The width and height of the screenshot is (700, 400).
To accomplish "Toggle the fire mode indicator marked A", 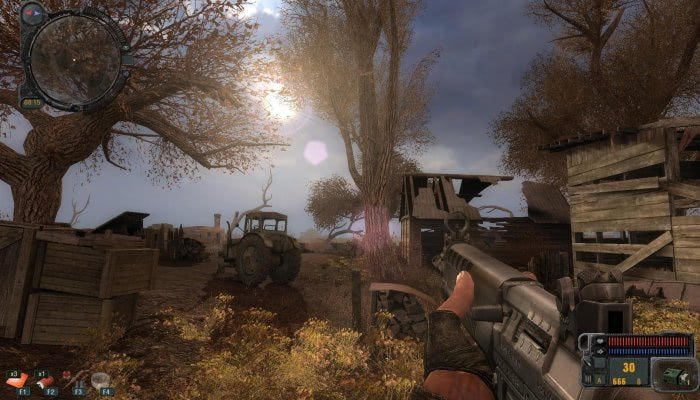I will coord(599,379).
